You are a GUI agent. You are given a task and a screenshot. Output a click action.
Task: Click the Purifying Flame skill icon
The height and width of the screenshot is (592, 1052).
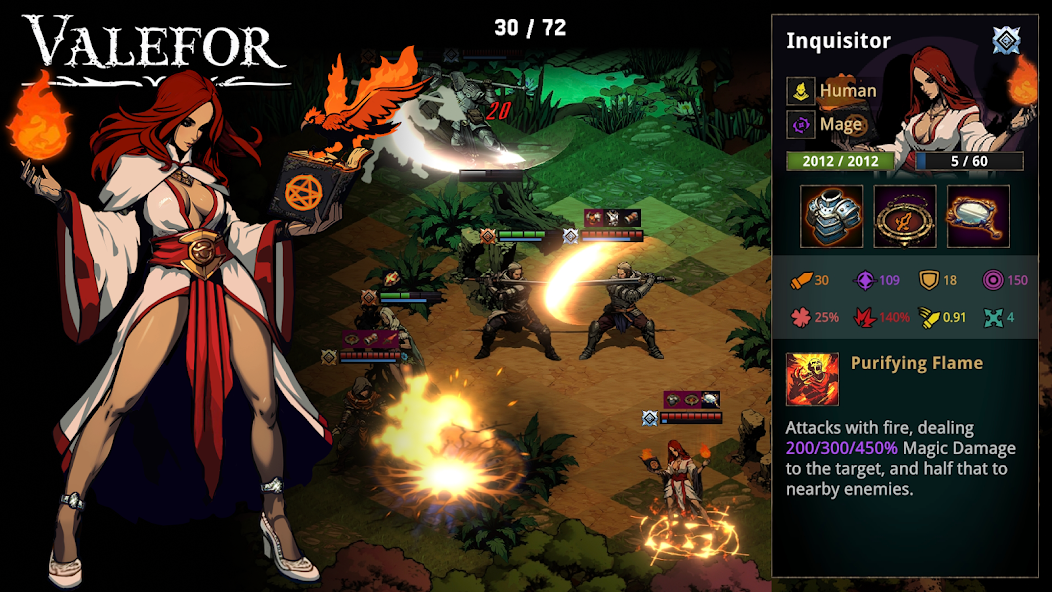tap(812, 379)
